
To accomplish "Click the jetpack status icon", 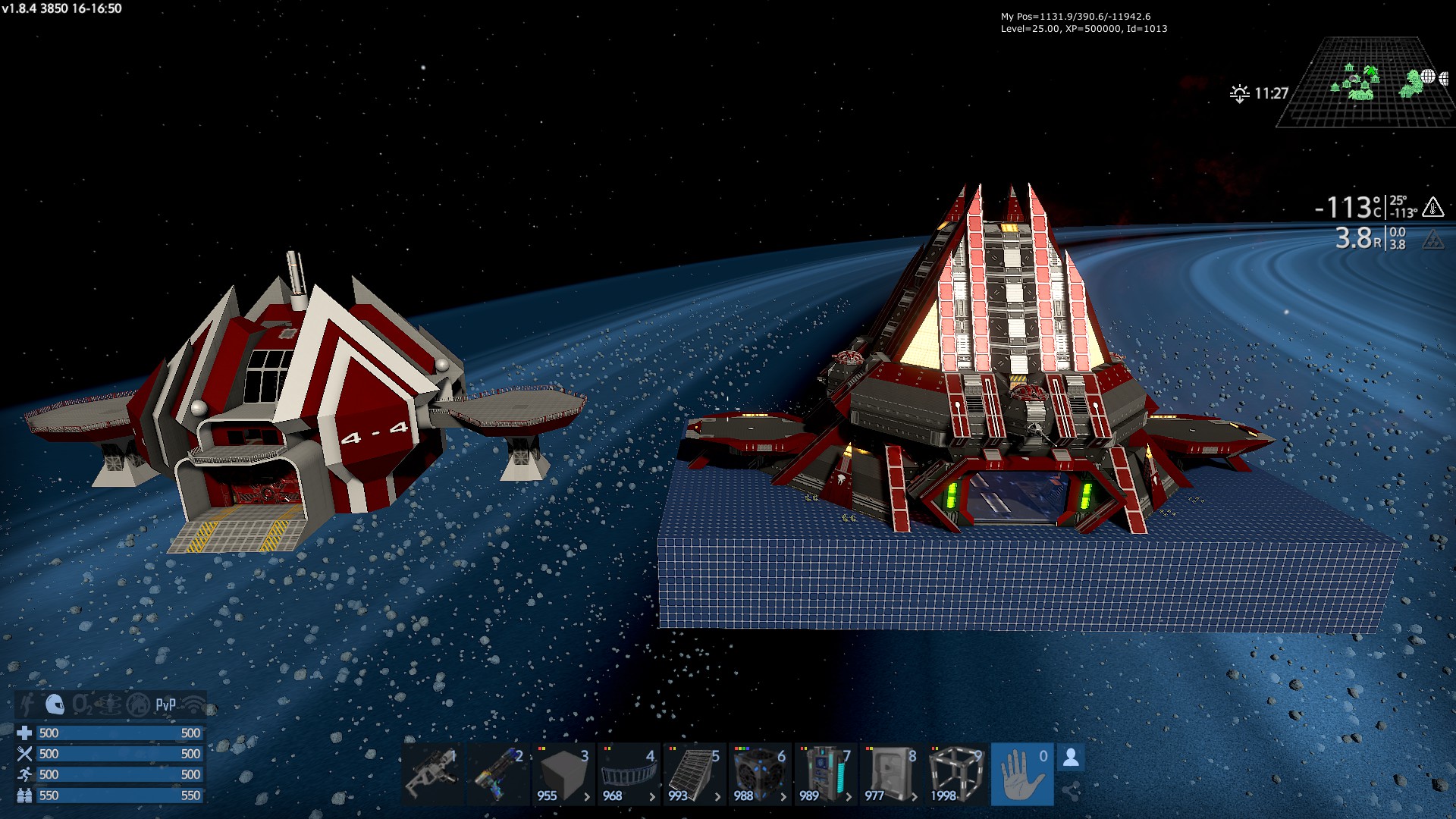I will [x=27, y=704].
